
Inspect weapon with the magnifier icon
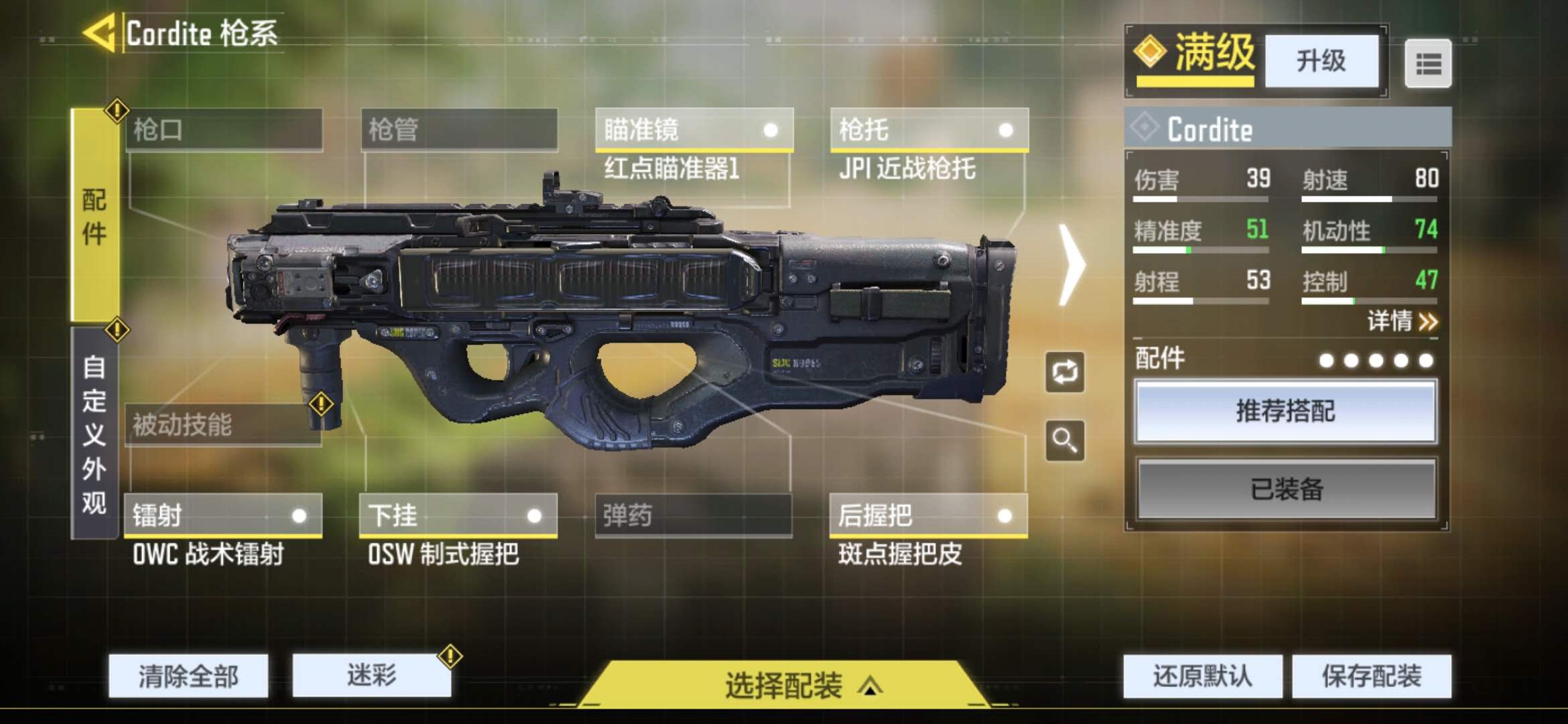tap(1064, 440)
